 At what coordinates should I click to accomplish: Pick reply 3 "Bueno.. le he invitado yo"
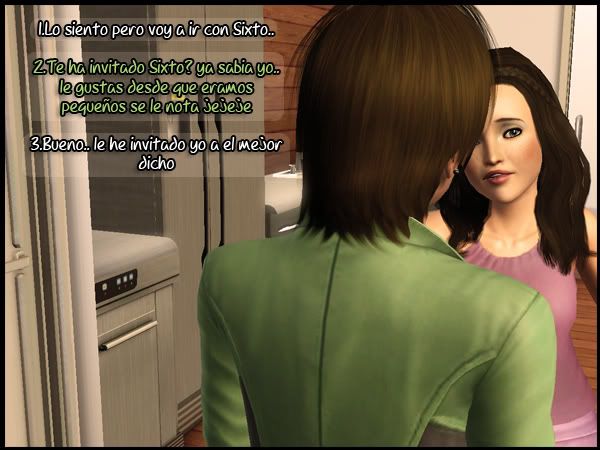pyautogui.click(x=153, y=153)
